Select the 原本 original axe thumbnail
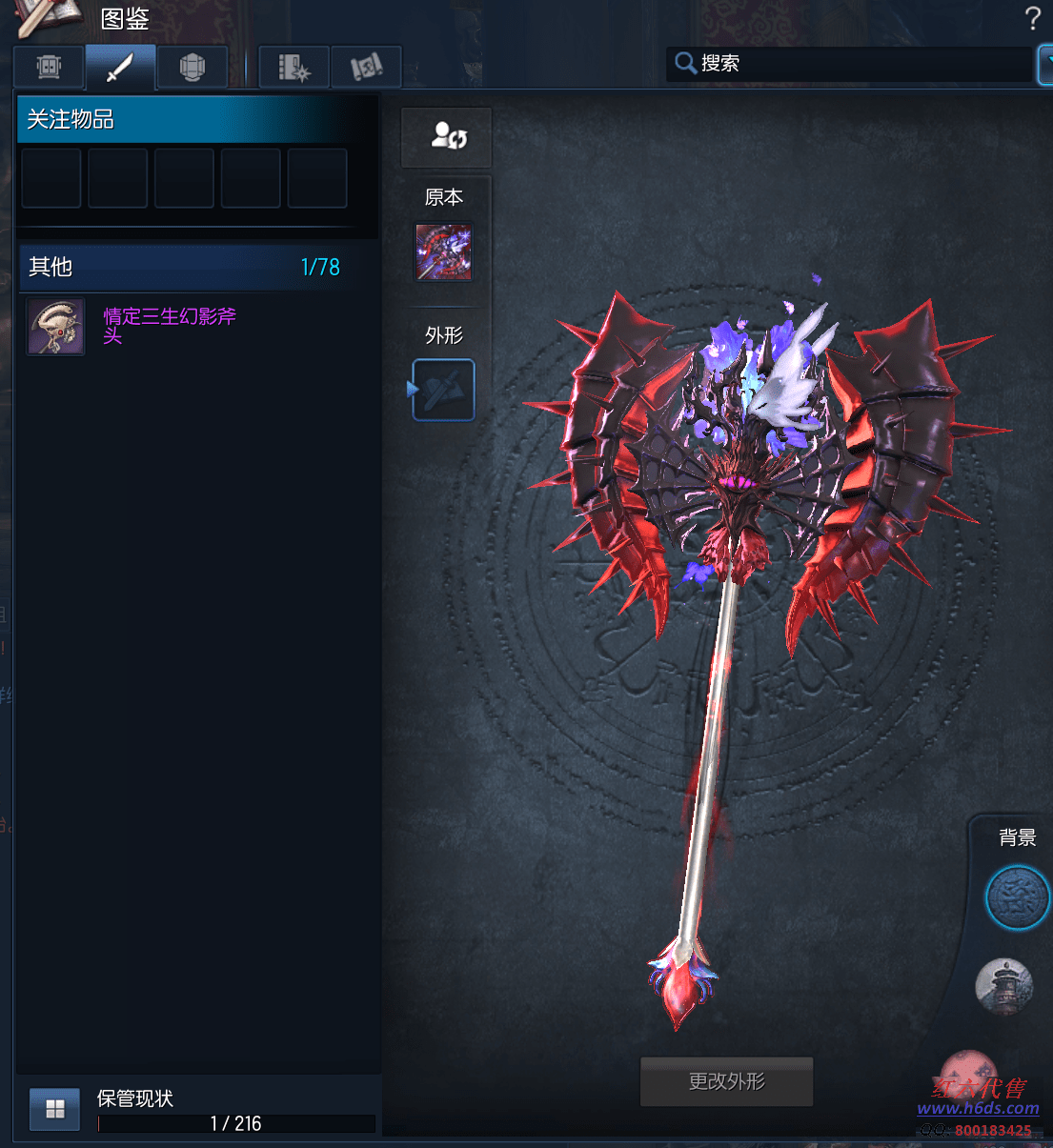Viewport: 1053px width, 1148px height. pyautogui.click(x=443, y=252)
